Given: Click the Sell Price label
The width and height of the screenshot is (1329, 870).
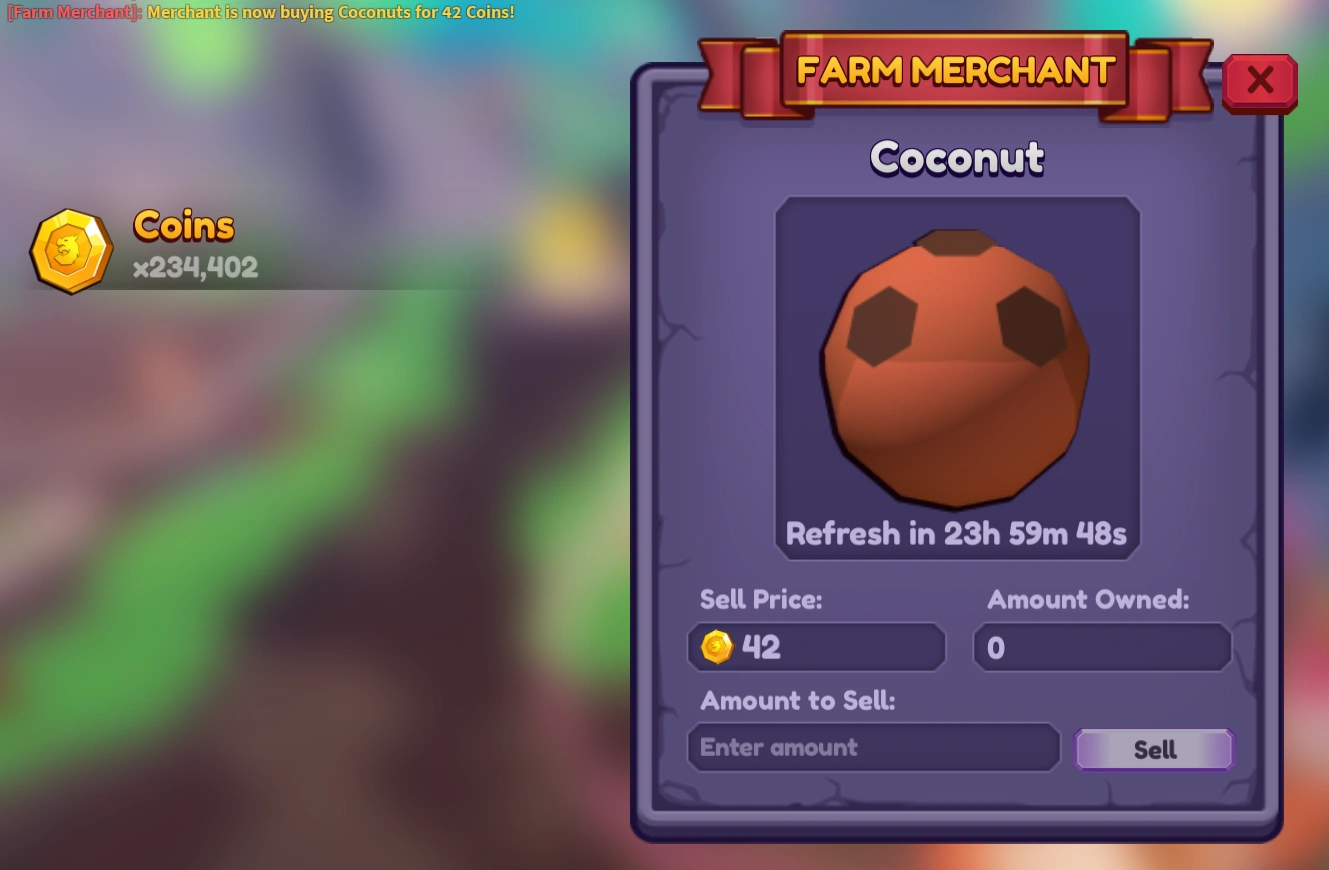Looking at the screenshot, I should pos(760,599).
